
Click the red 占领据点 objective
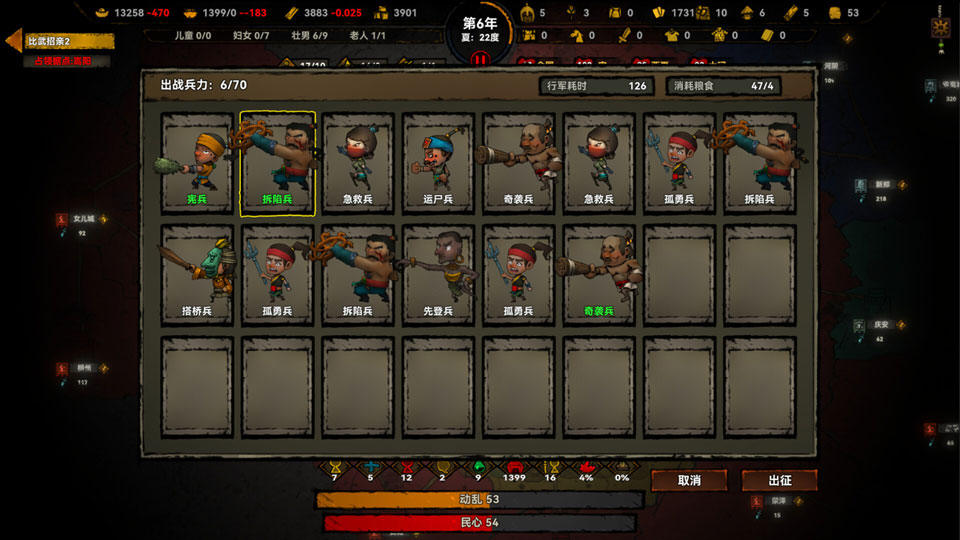coord(58,61)
